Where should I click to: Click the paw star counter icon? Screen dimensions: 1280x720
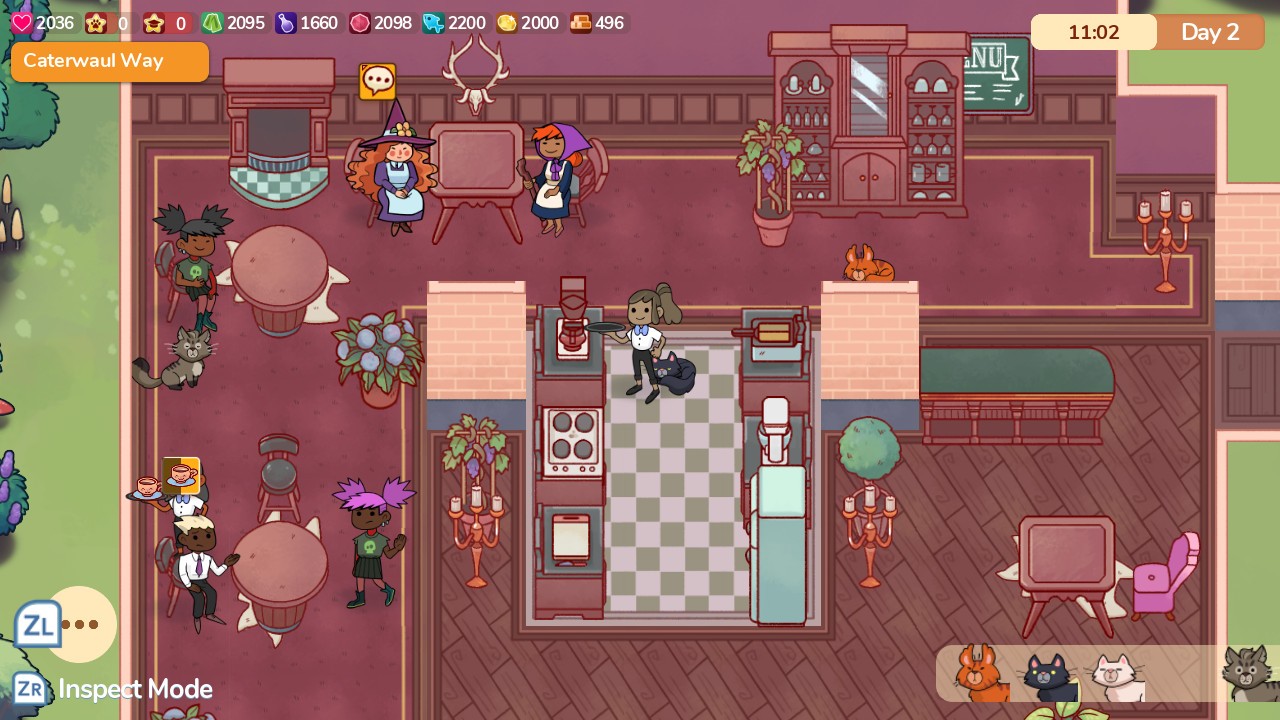(97, 24)
